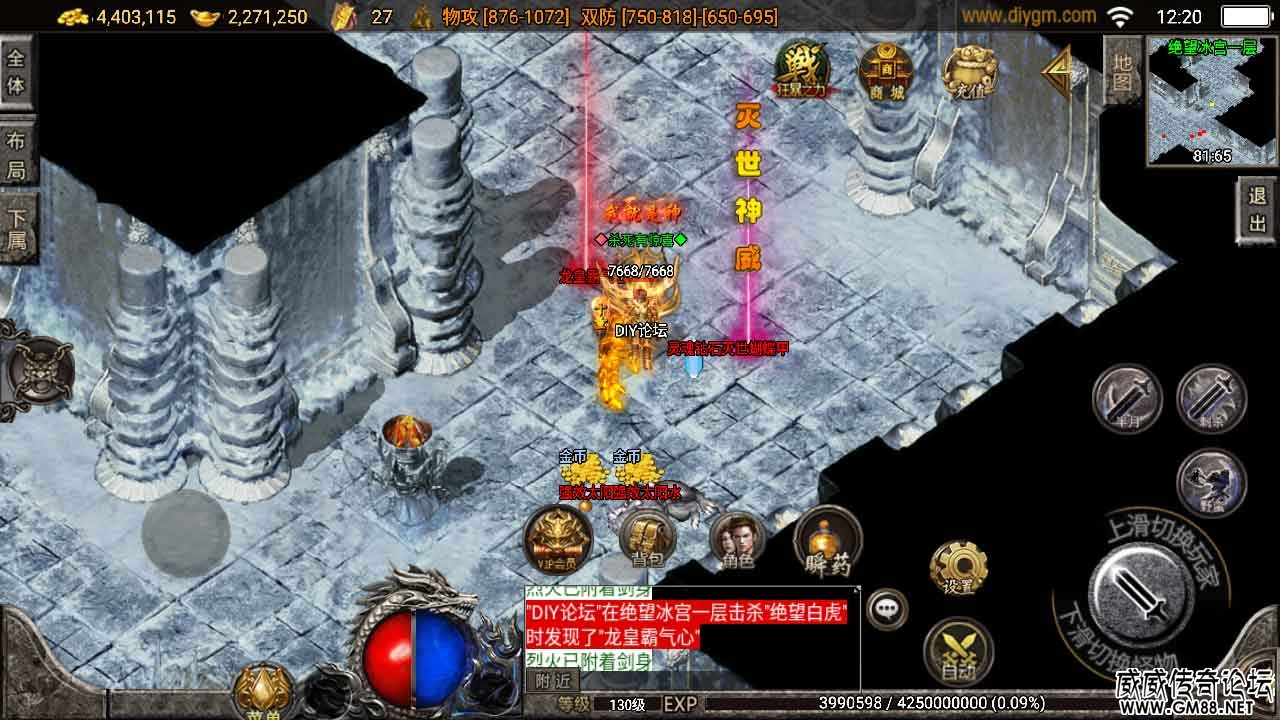
Task: Activate the 半月 sword skill
Action: [x=1127, y=399]
